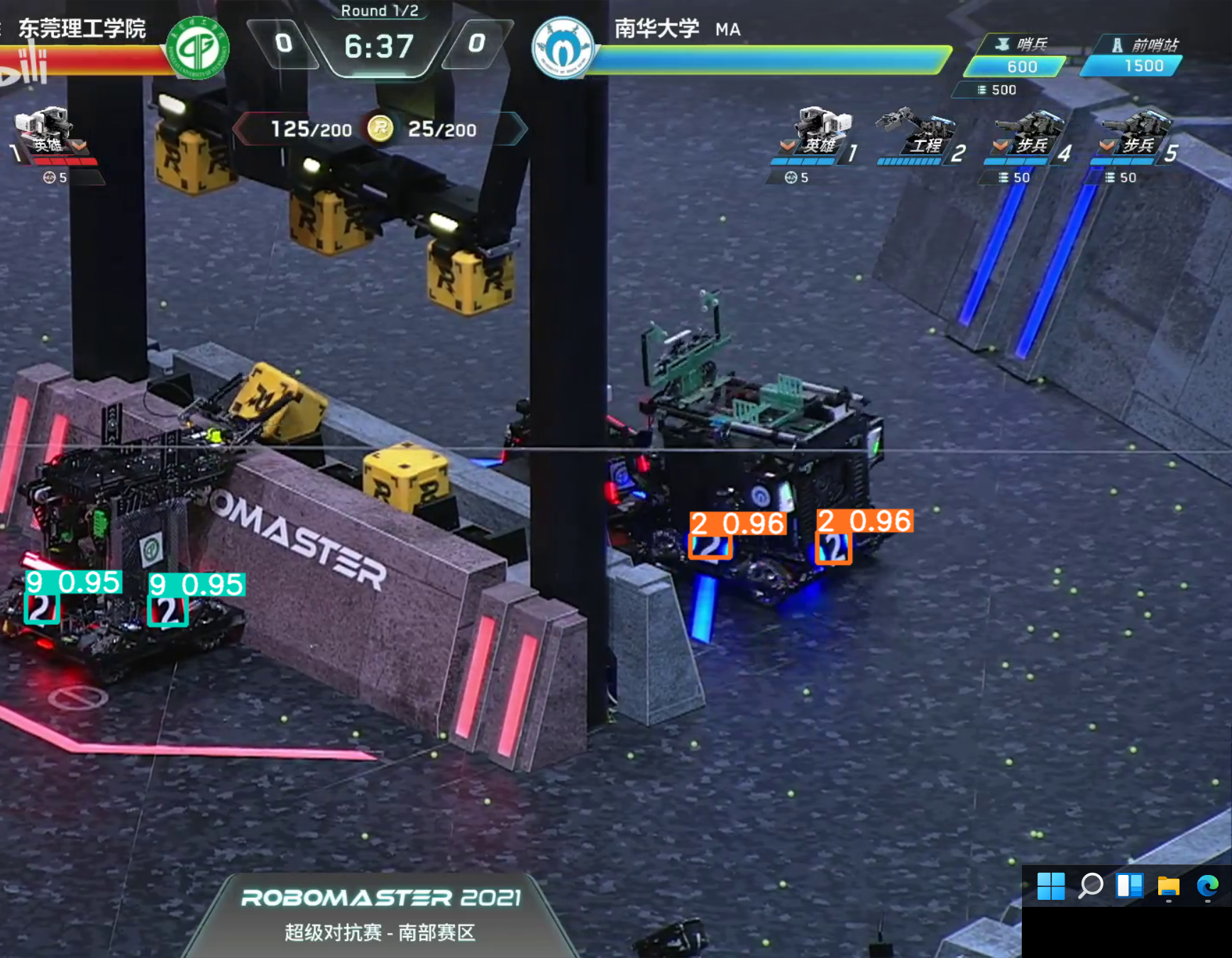Click the green Dongguan team logo

(198, 48)
